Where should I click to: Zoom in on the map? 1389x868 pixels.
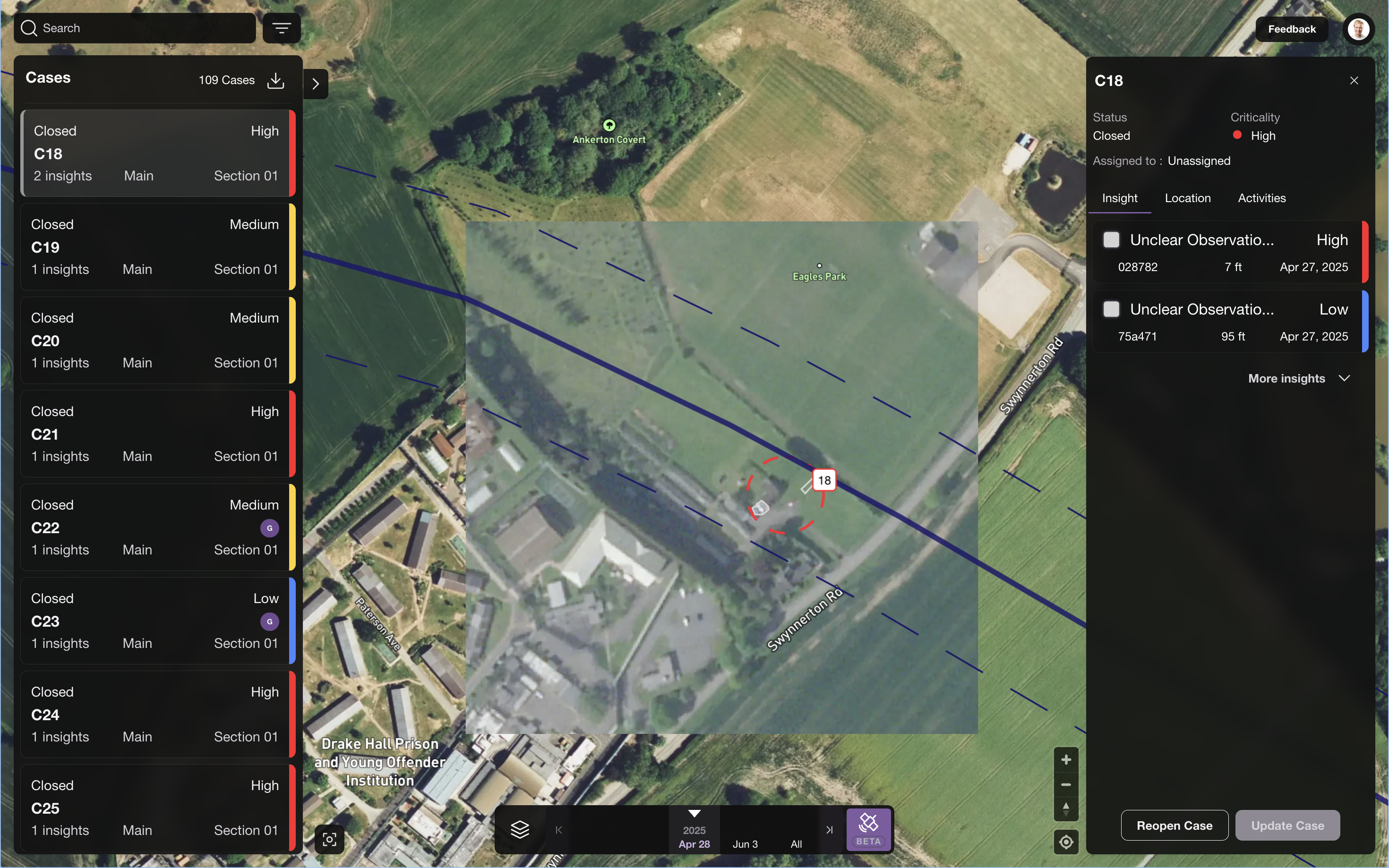(x=1066, y=760)
